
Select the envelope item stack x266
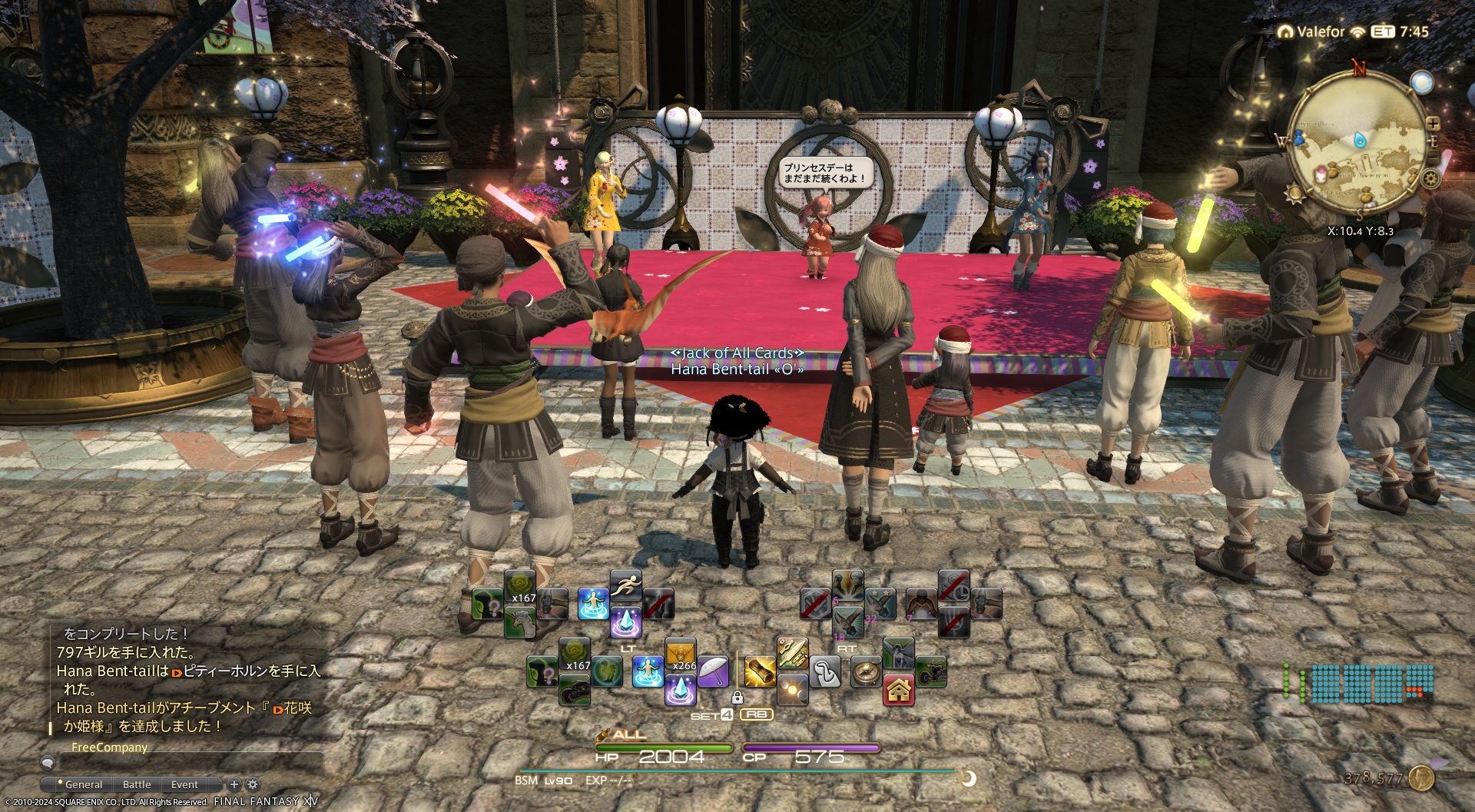[x=680, y=655]
